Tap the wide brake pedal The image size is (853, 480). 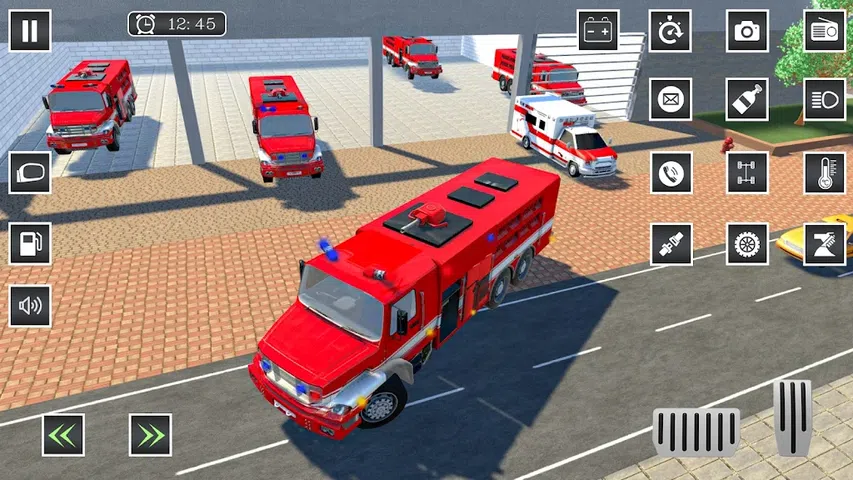coord(696,433)
